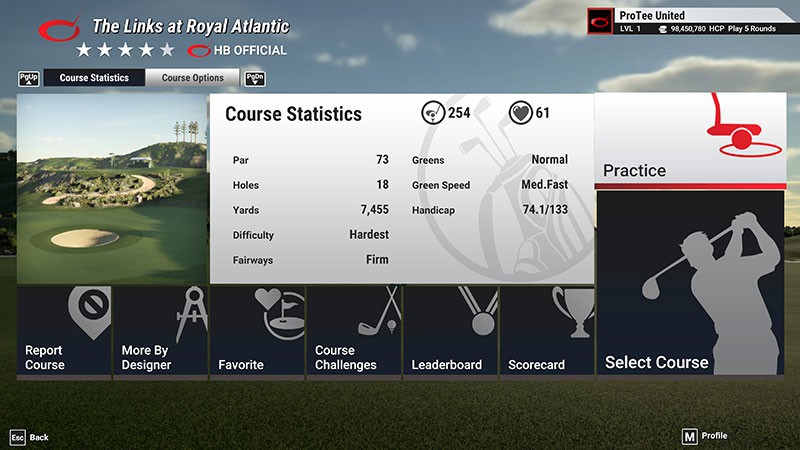Open Course Challenges
Viewport: 800px width, 450px height.
pos(353,331)
